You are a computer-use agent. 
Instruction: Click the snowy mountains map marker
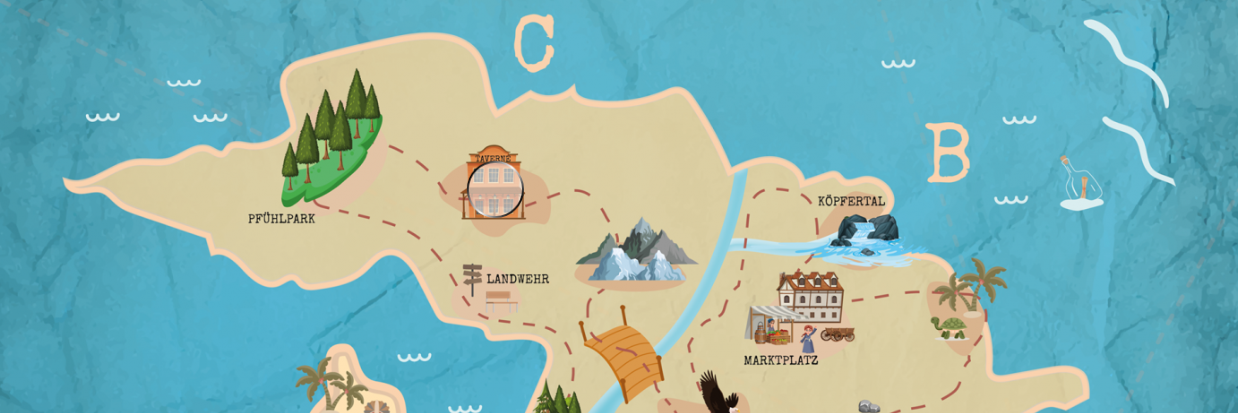(634, 251)
